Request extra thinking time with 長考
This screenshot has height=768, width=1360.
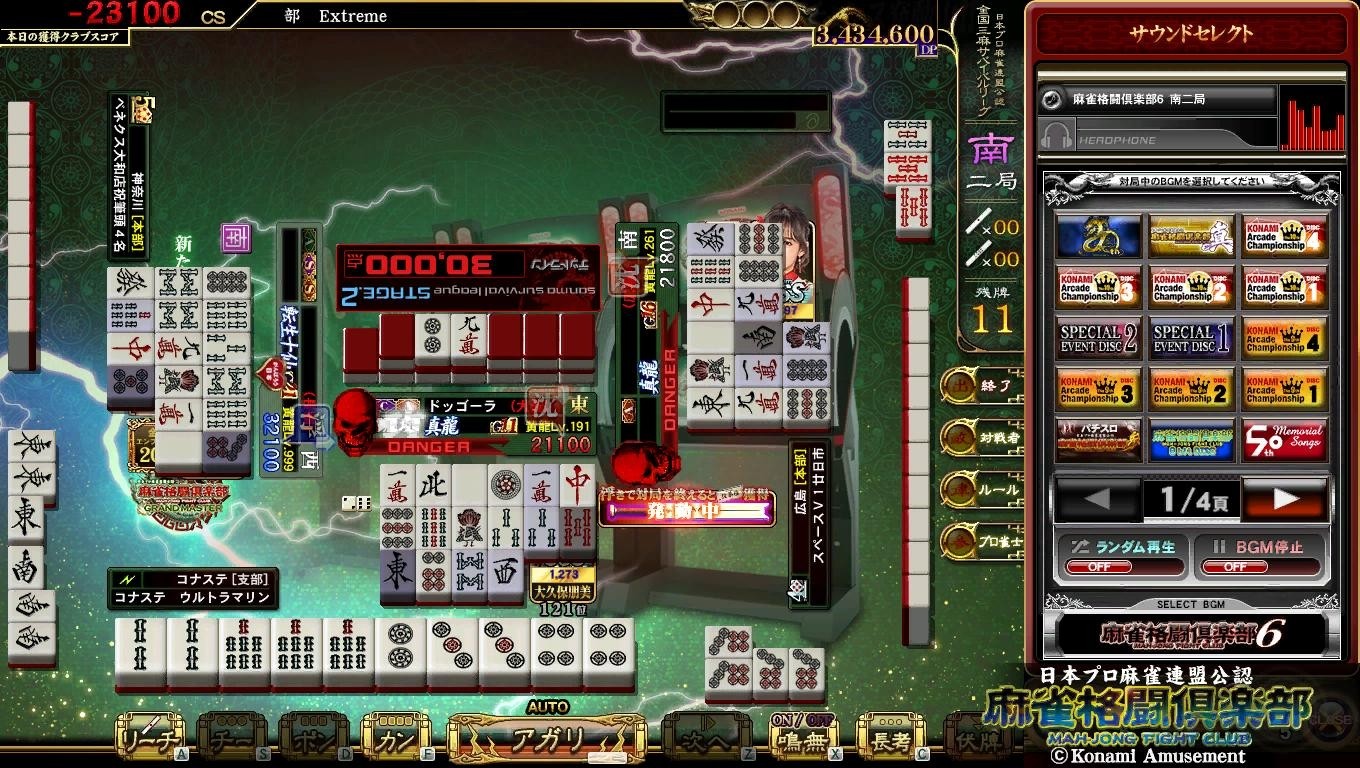tap(890, 740)
